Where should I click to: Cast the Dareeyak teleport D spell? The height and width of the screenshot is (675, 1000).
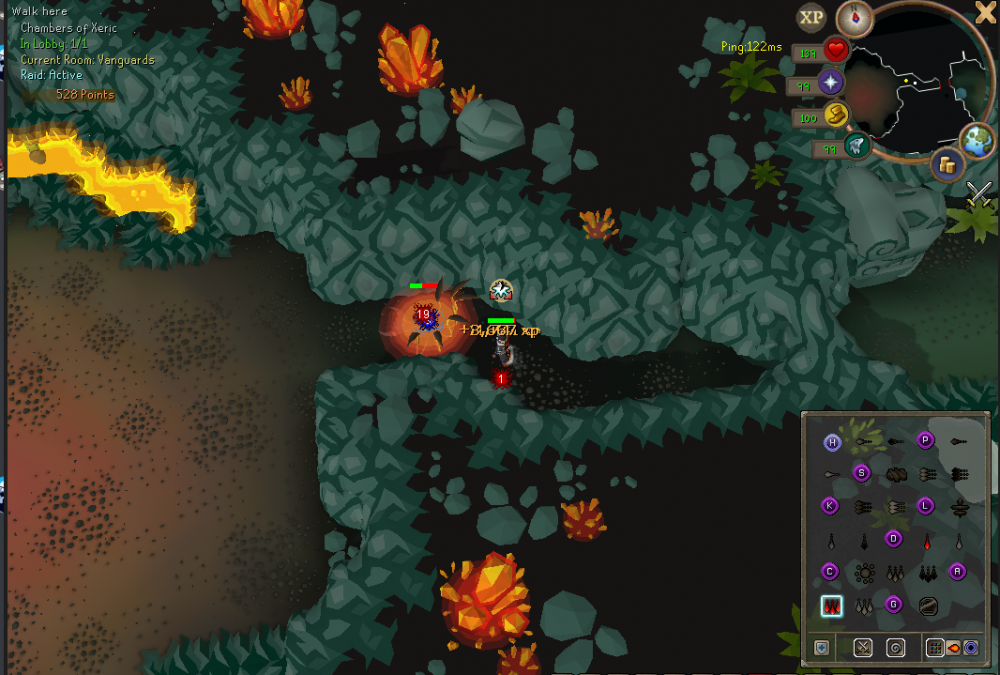pos(894,539)
